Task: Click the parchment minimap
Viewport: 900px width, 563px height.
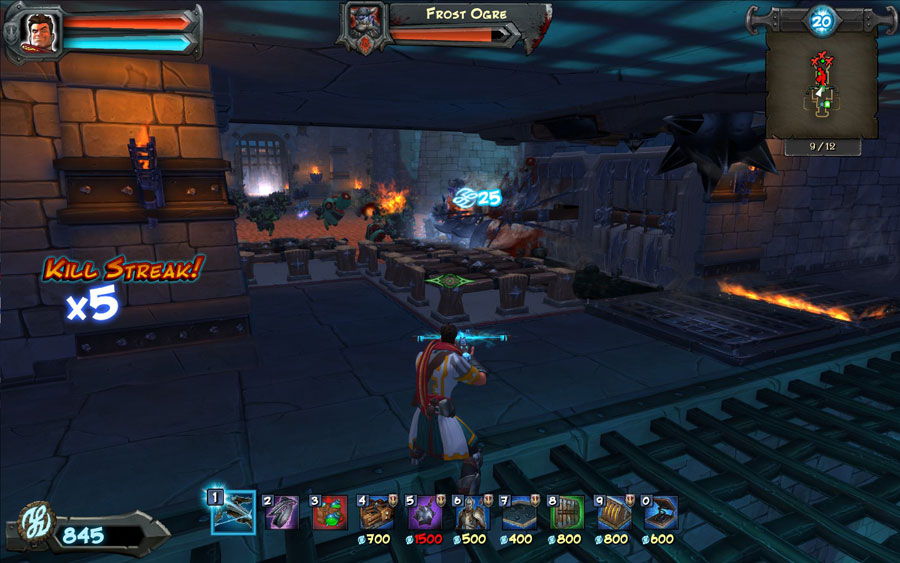Action: tap(821, 85)
